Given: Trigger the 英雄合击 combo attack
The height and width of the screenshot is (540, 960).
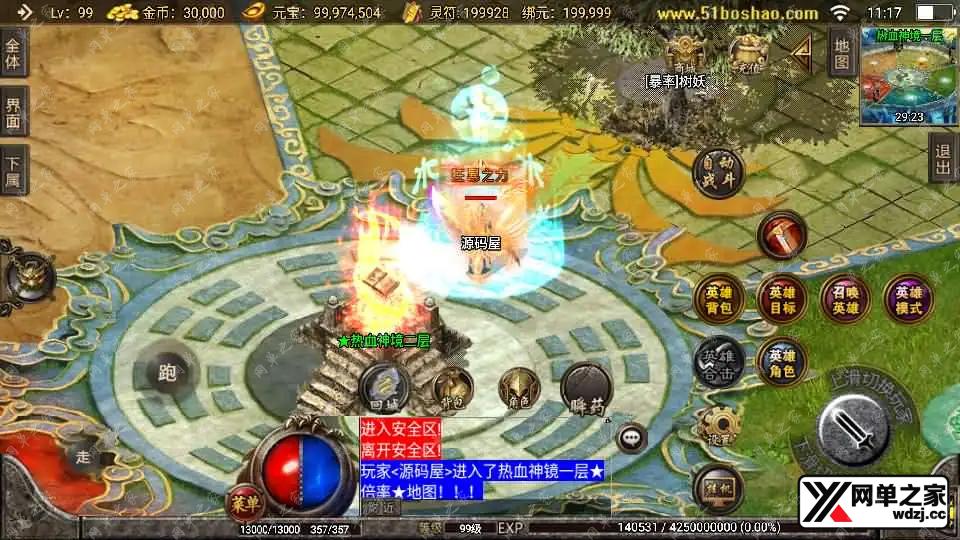Looking at the screenshot, I should coord(720,360).
